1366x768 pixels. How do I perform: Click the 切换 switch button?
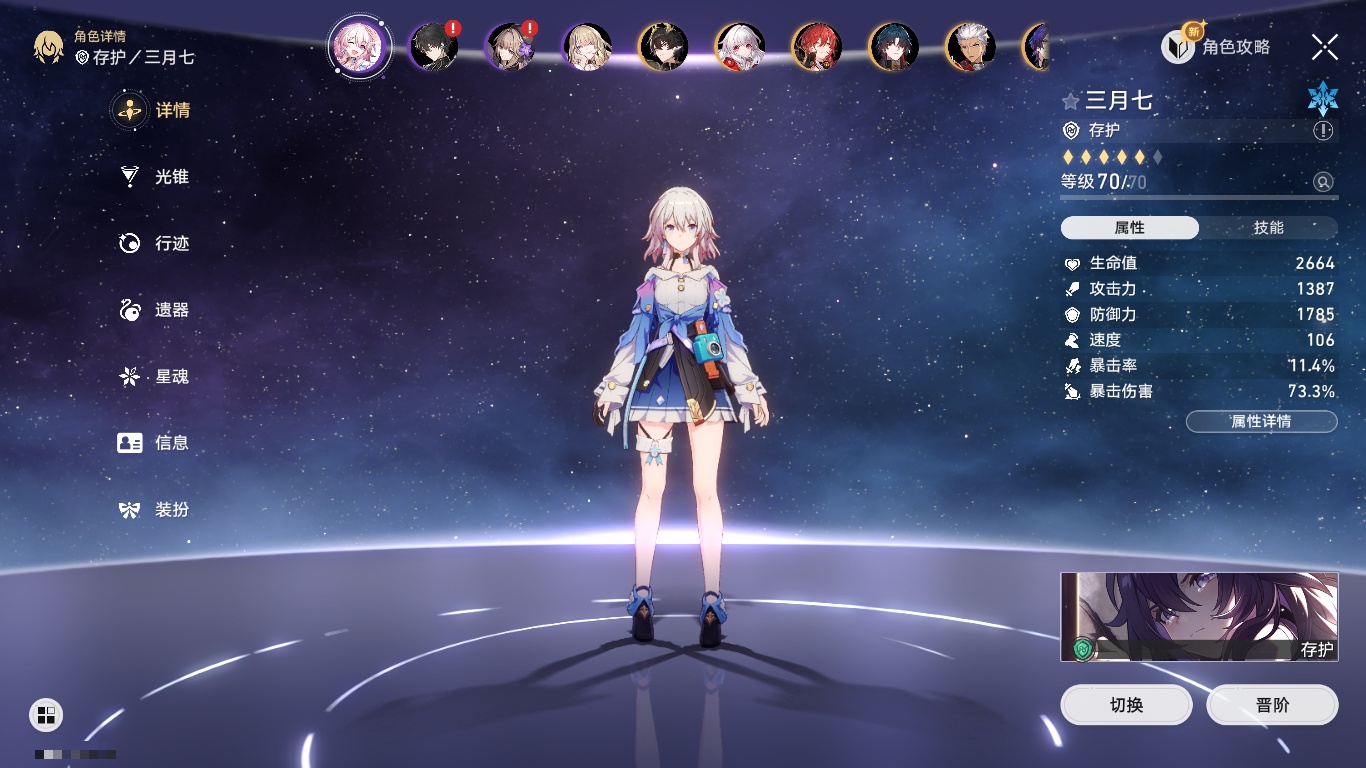(x=1126, y=705)
